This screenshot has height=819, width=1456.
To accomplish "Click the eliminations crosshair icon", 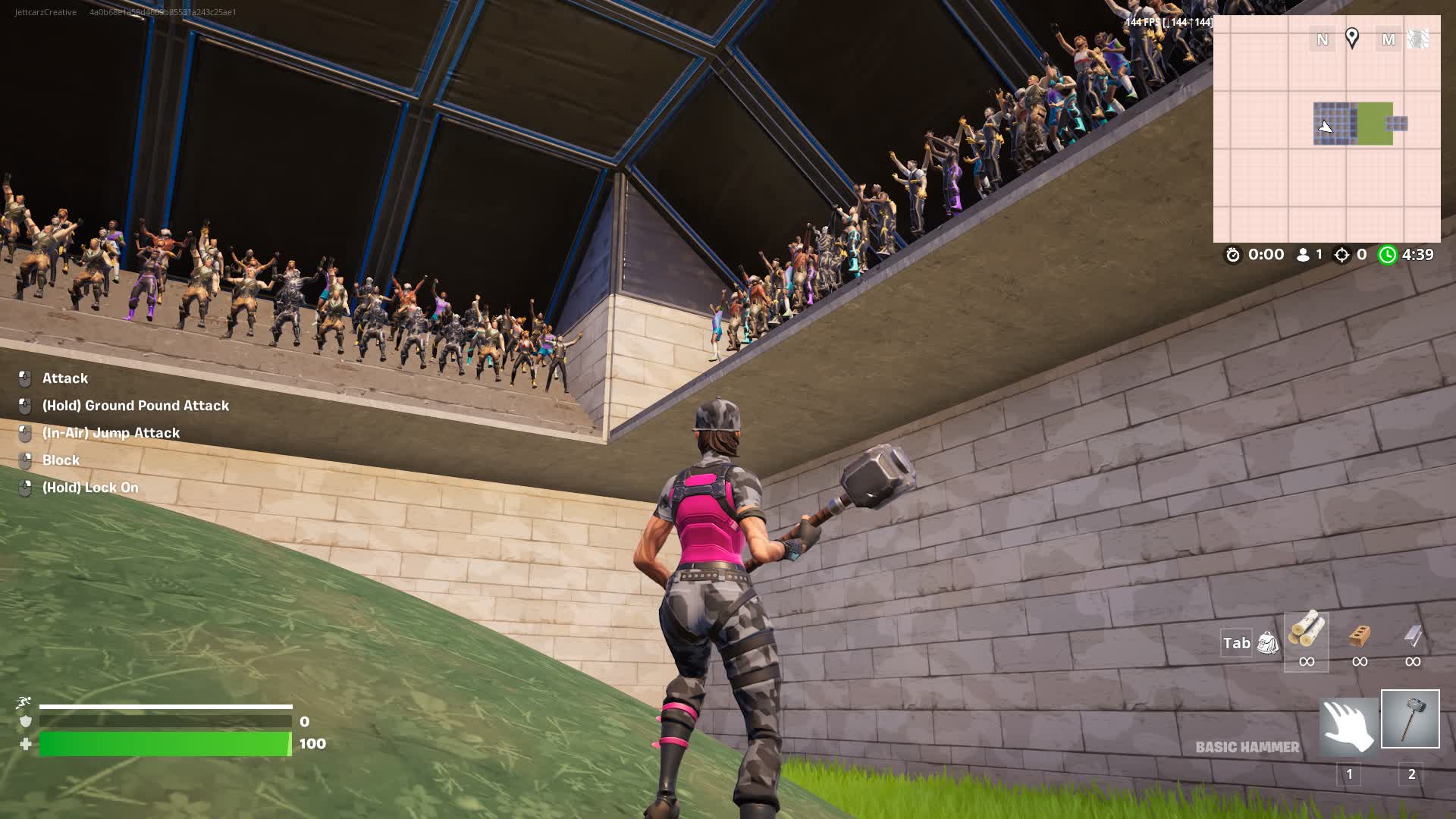I will pyautogui.click(x=1343, y=255).
